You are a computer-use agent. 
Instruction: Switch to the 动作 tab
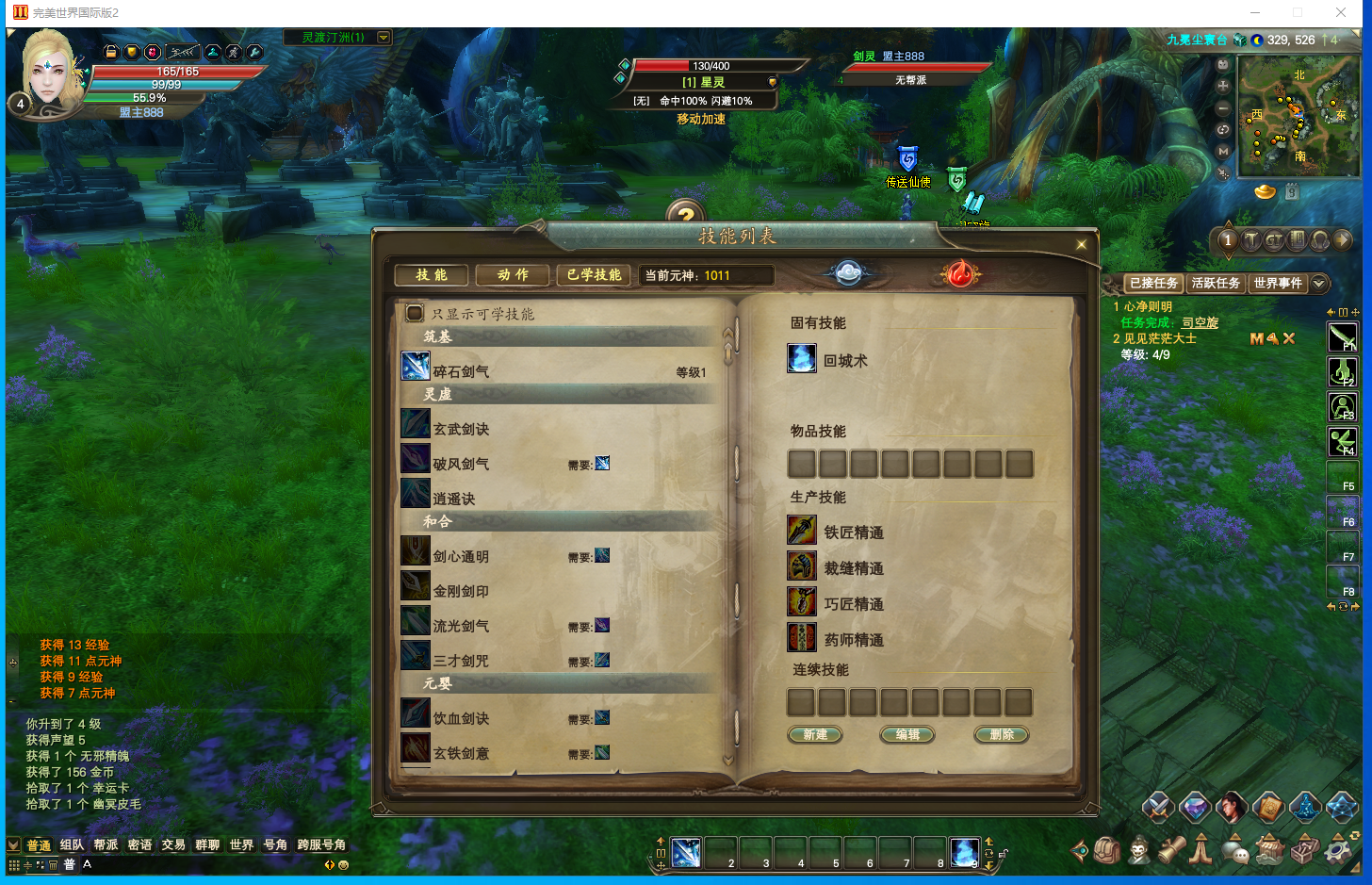pyautogui.click(x=514, y=274)
